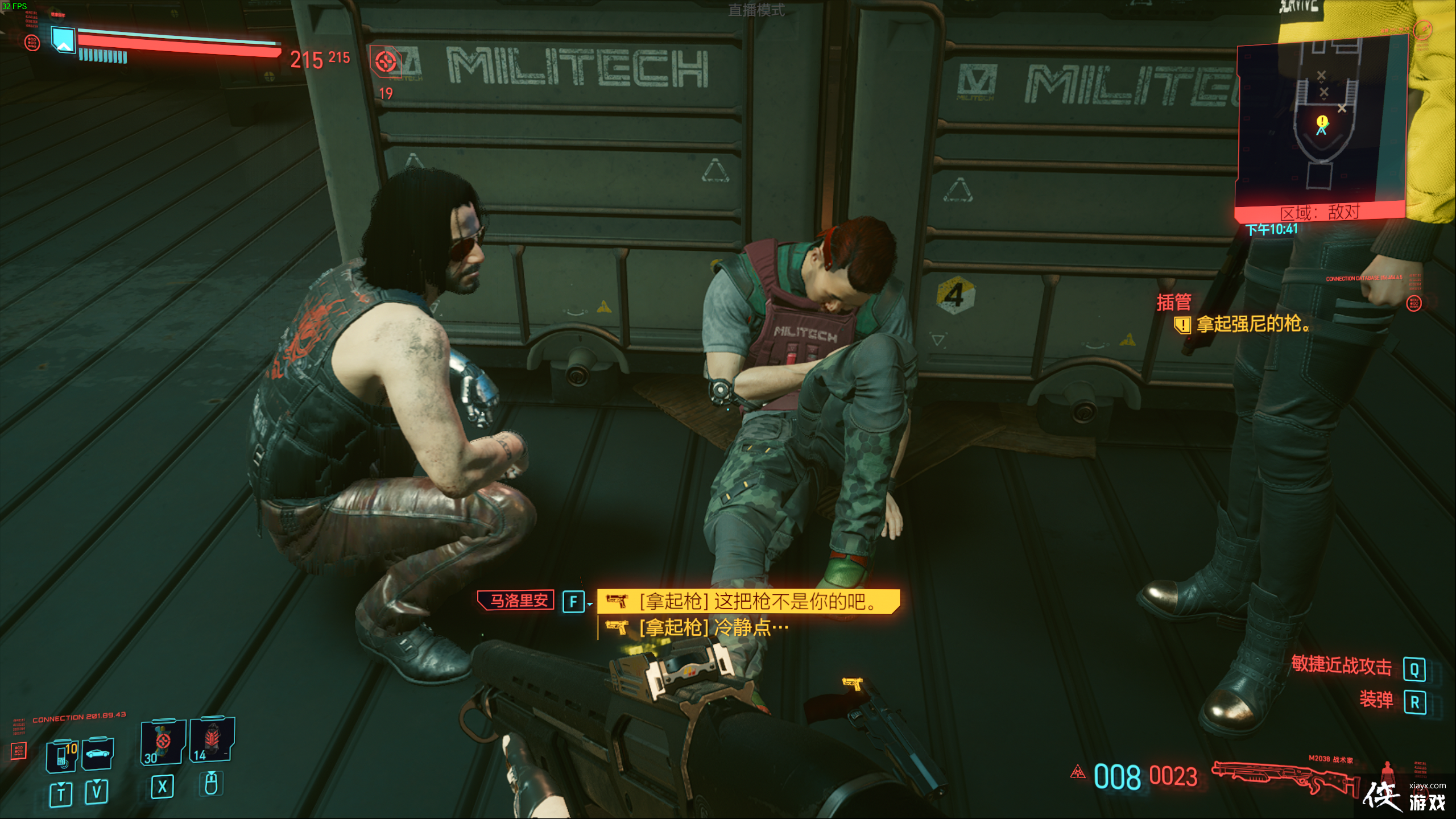Click the red status effect icon showing 19

tap(386, 61)
